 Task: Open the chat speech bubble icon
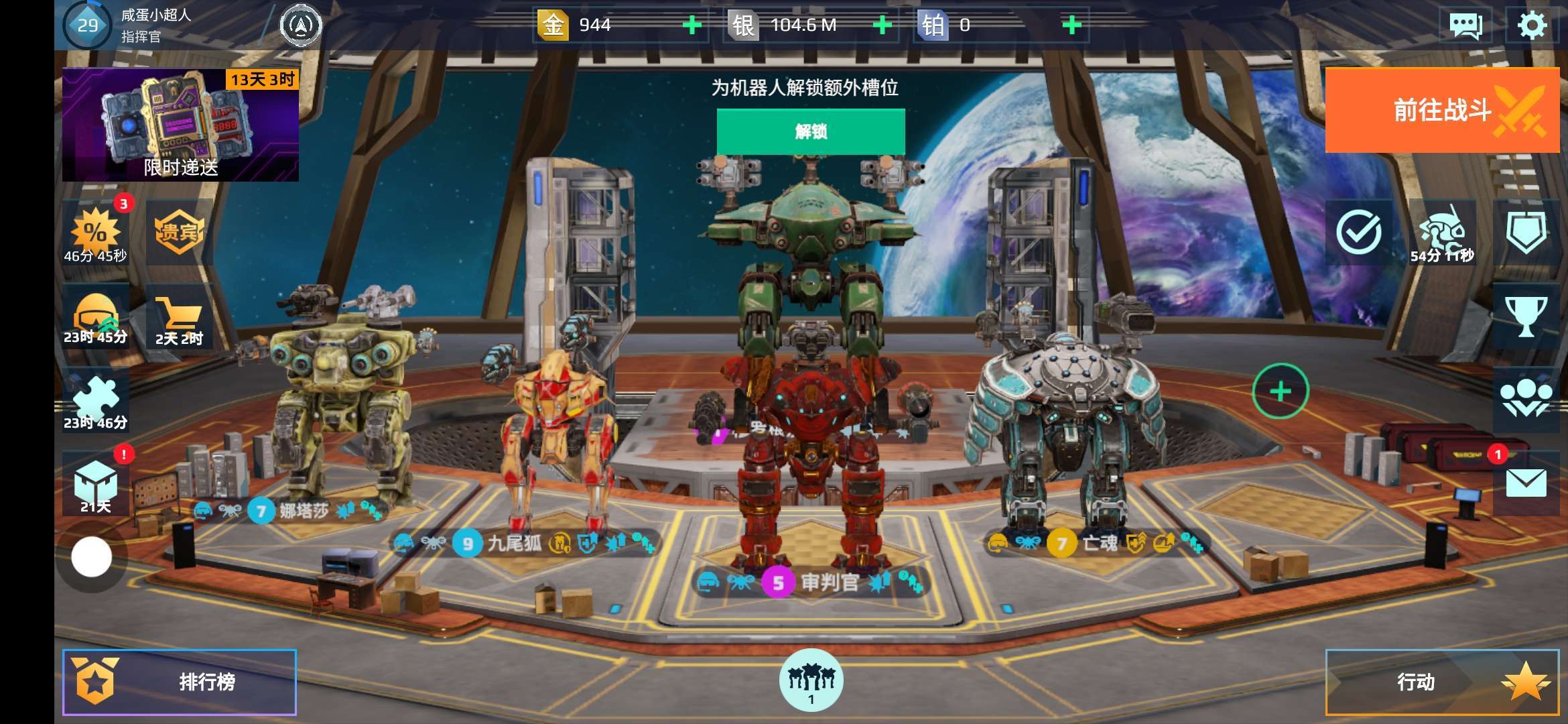[1465, 25]
